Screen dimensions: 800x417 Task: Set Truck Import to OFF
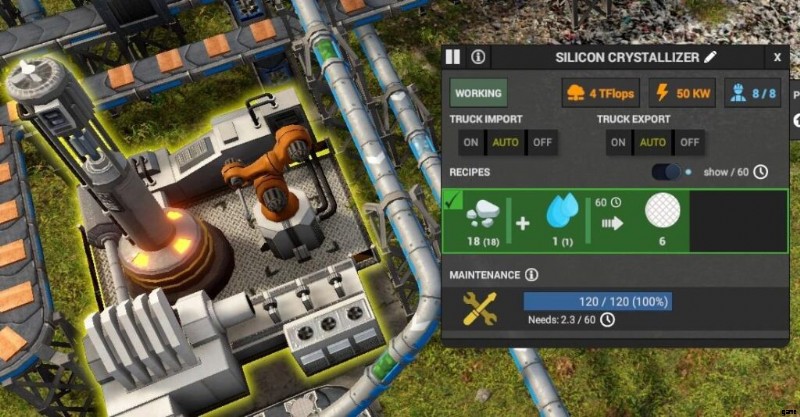pos(542,142)
